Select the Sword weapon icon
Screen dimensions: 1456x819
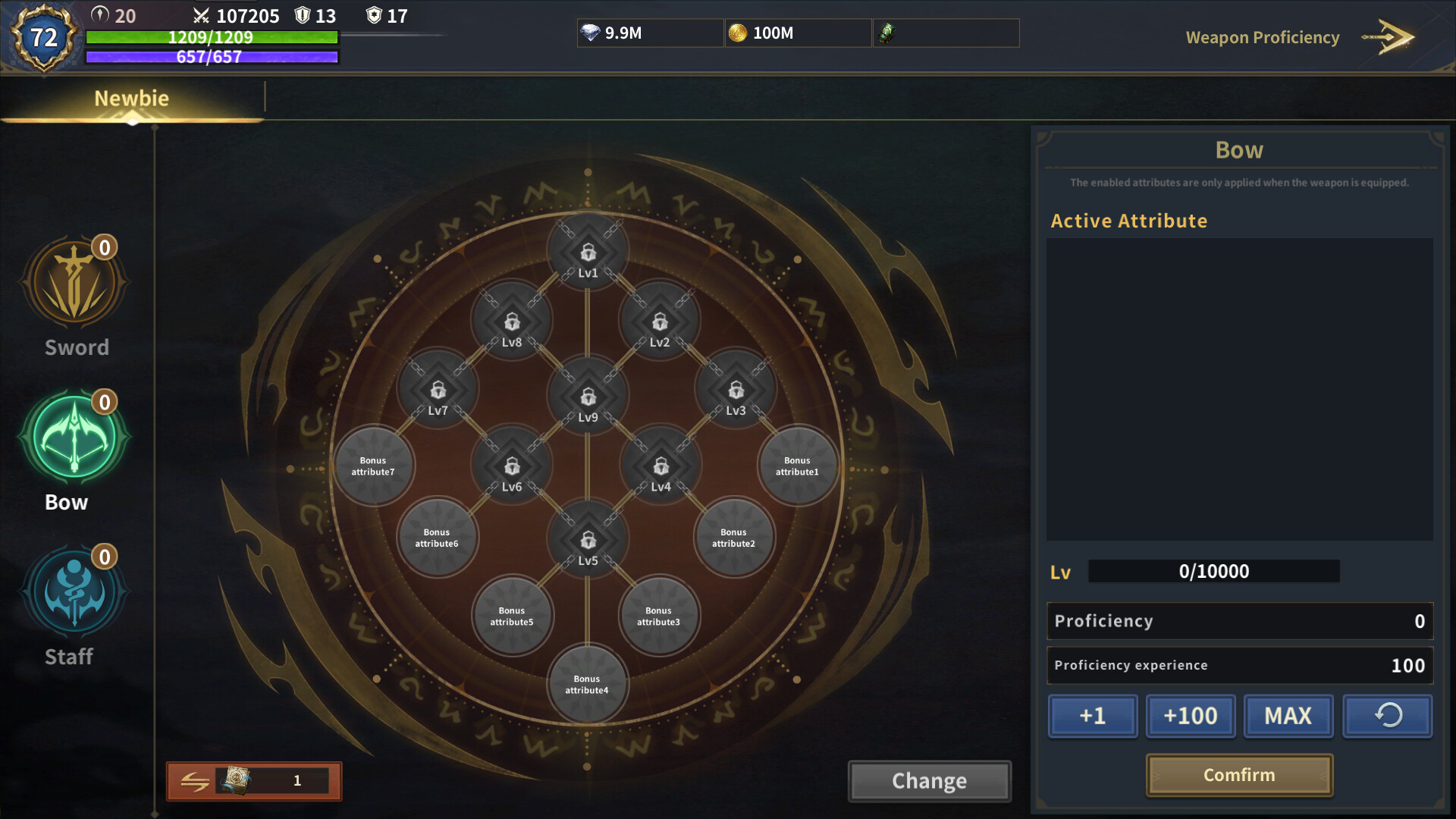click(x=75, y=283)
